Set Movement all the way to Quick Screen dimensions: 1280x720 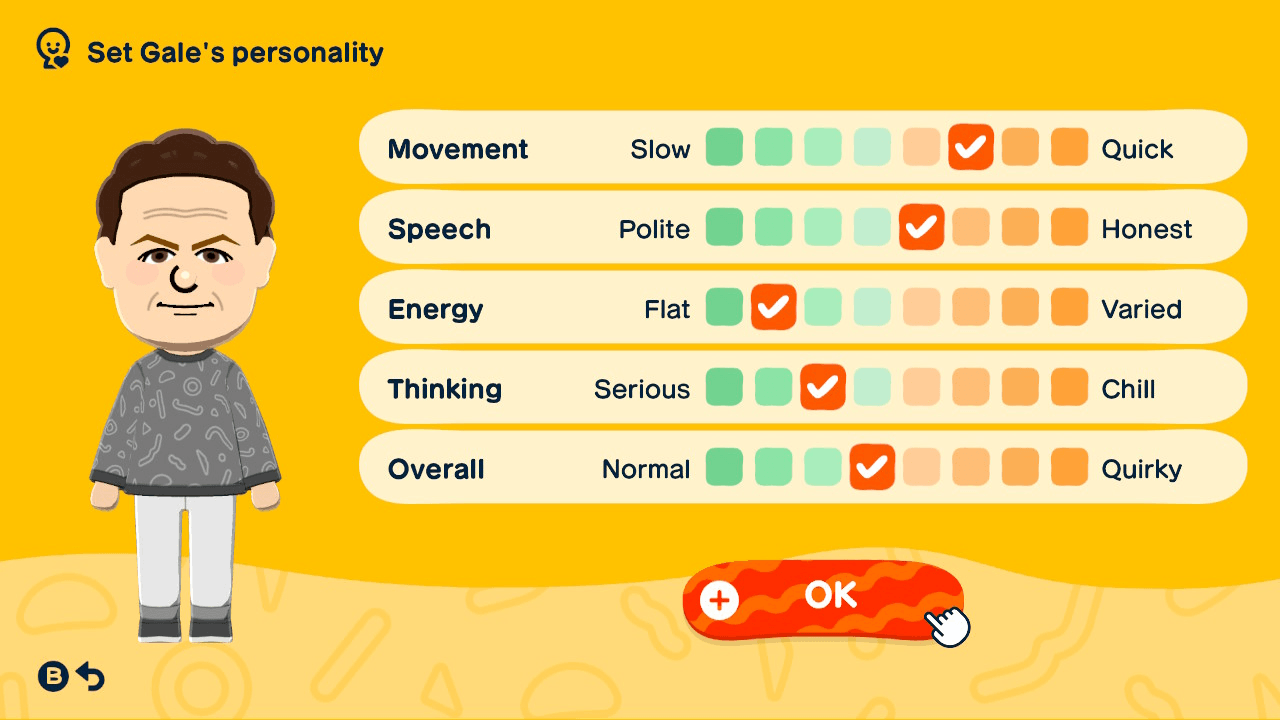coord(1069,147)
